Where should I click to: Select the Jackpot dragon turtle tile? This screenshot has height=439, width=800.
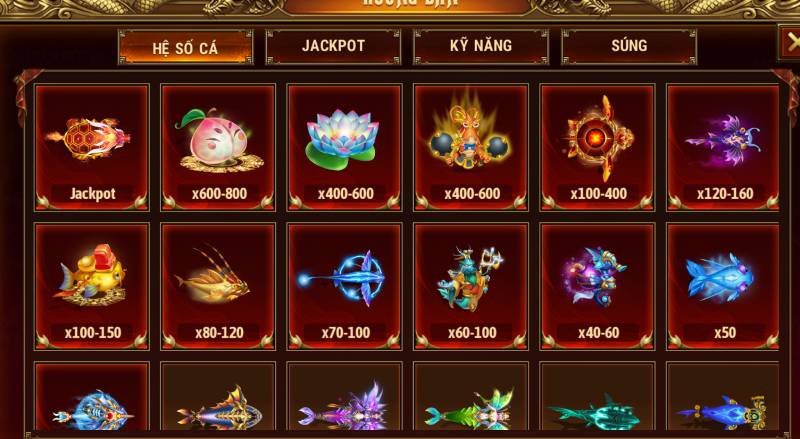(92, 147)
